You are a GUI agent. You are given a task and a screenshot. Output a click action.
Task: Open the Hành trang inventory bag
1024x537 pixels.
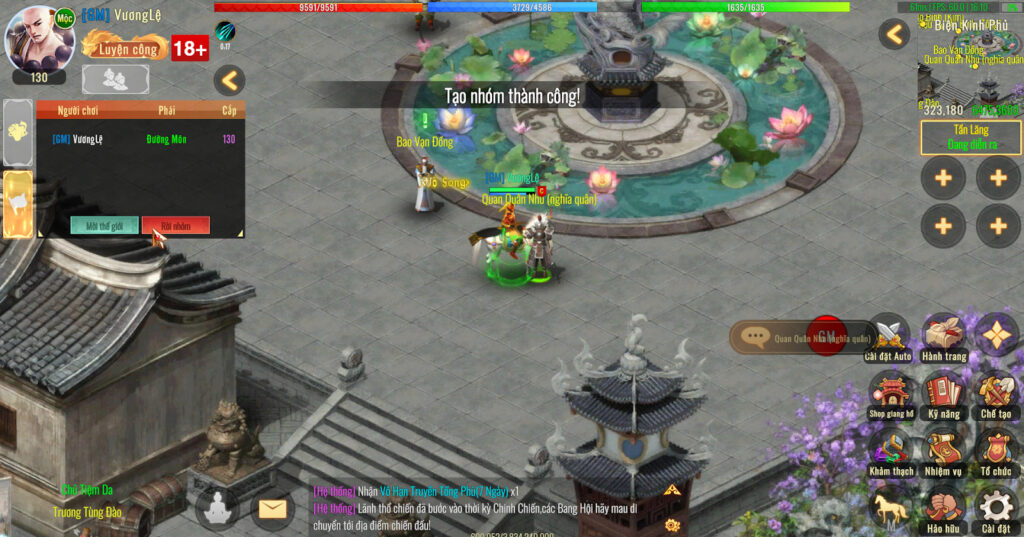click(943, 335)
